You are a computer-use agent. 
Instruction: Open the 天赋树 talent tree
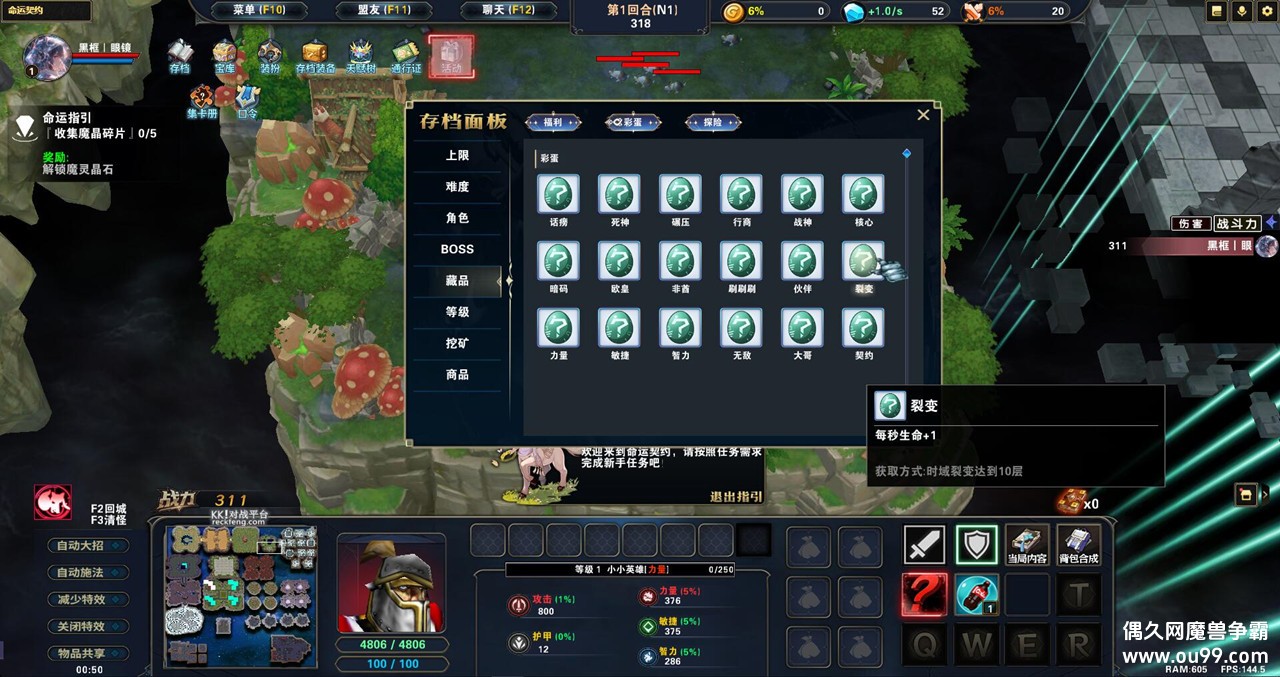point(360,56)
